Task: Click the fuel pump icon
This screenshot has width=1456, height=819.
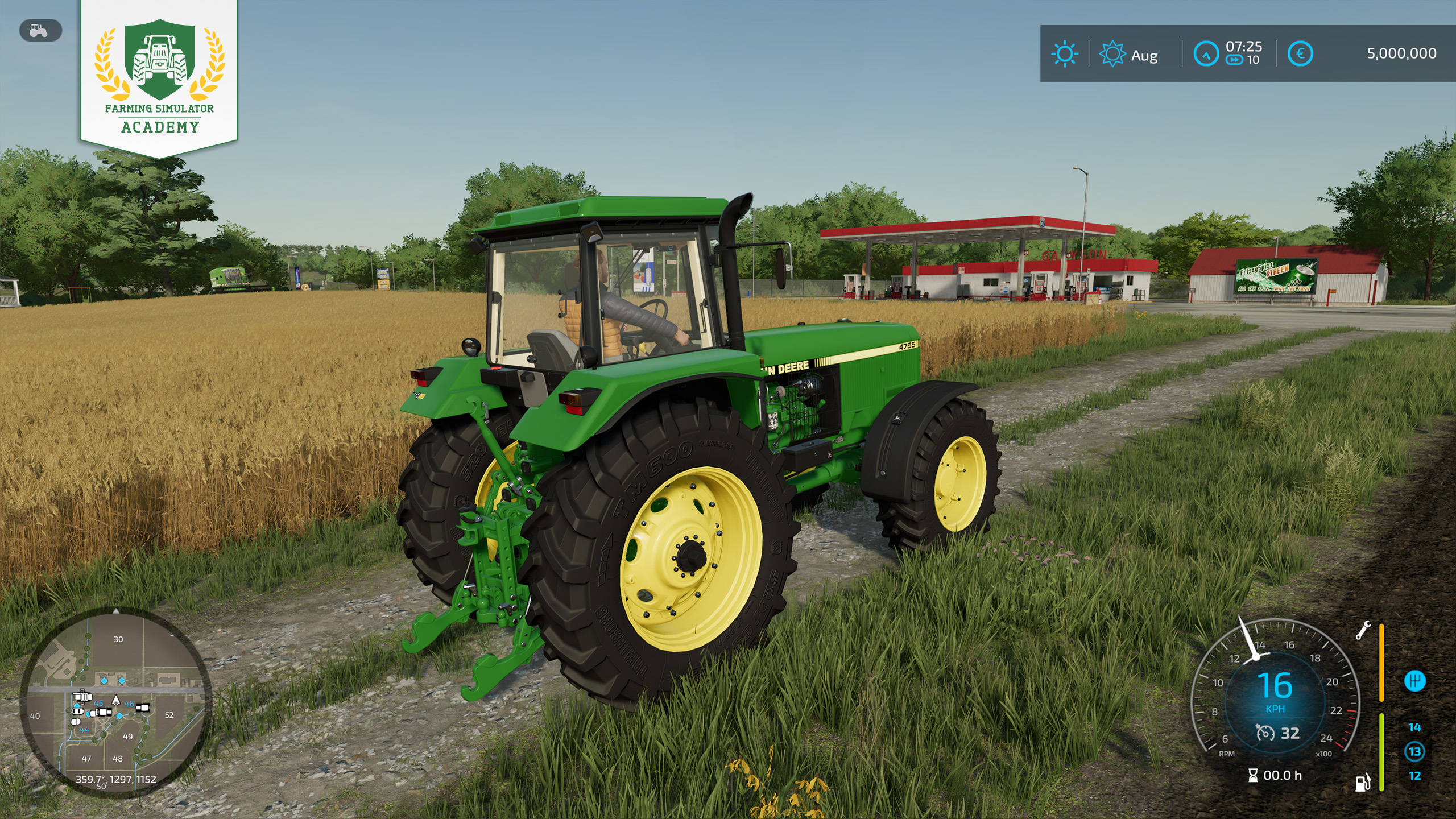Action: pyautogui.click(x=1363, y=783)
